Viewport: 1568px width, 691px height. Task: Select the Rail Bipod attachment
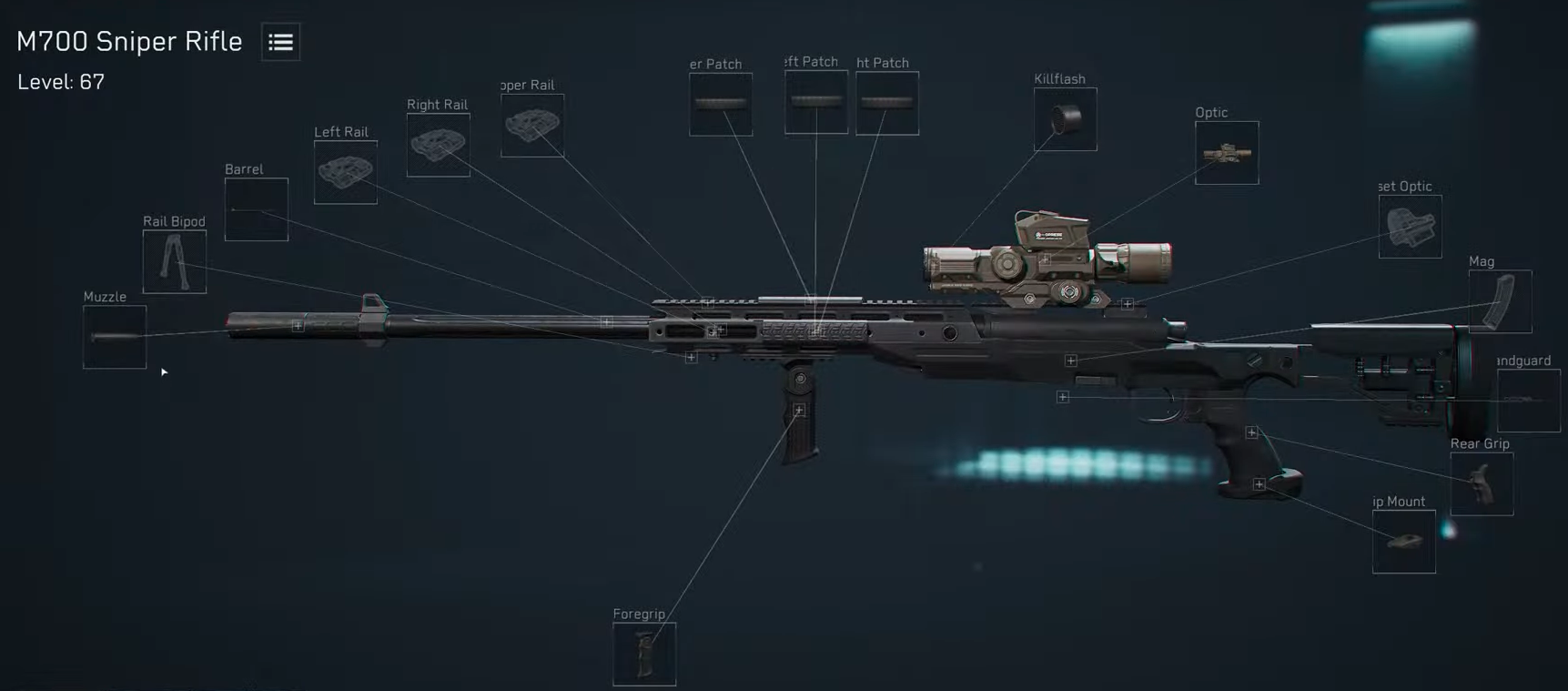click(x=174, y=263)
